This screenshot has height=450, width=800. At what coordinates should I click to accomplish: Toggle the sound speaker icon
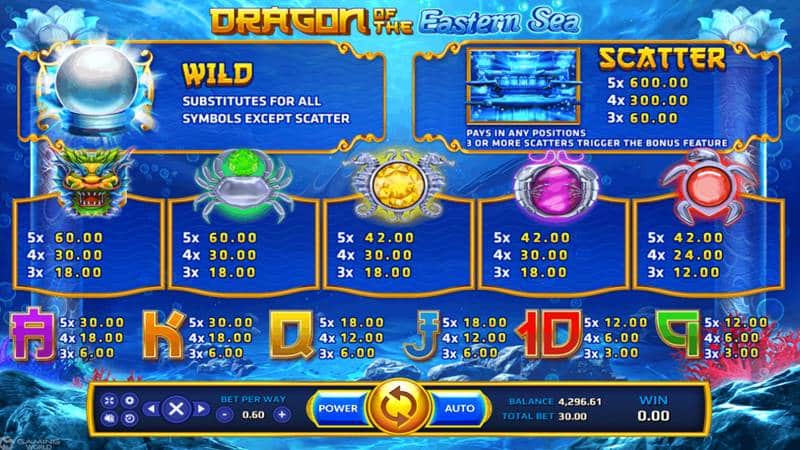point(109,417)
